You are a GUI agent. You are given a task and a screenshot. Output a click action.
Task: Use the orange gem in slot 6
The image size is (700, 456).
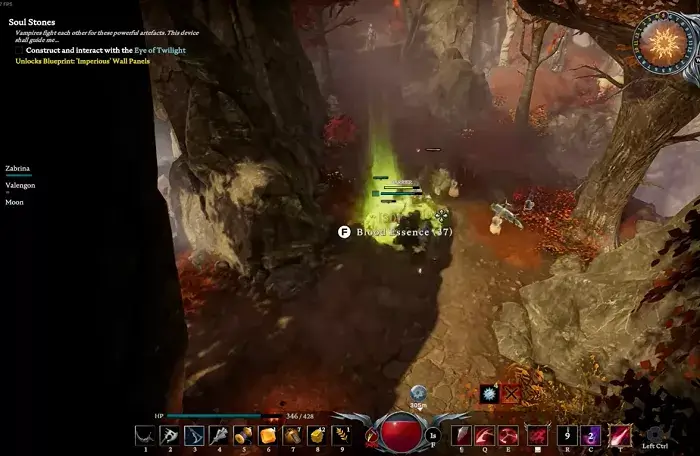[268, 435]
